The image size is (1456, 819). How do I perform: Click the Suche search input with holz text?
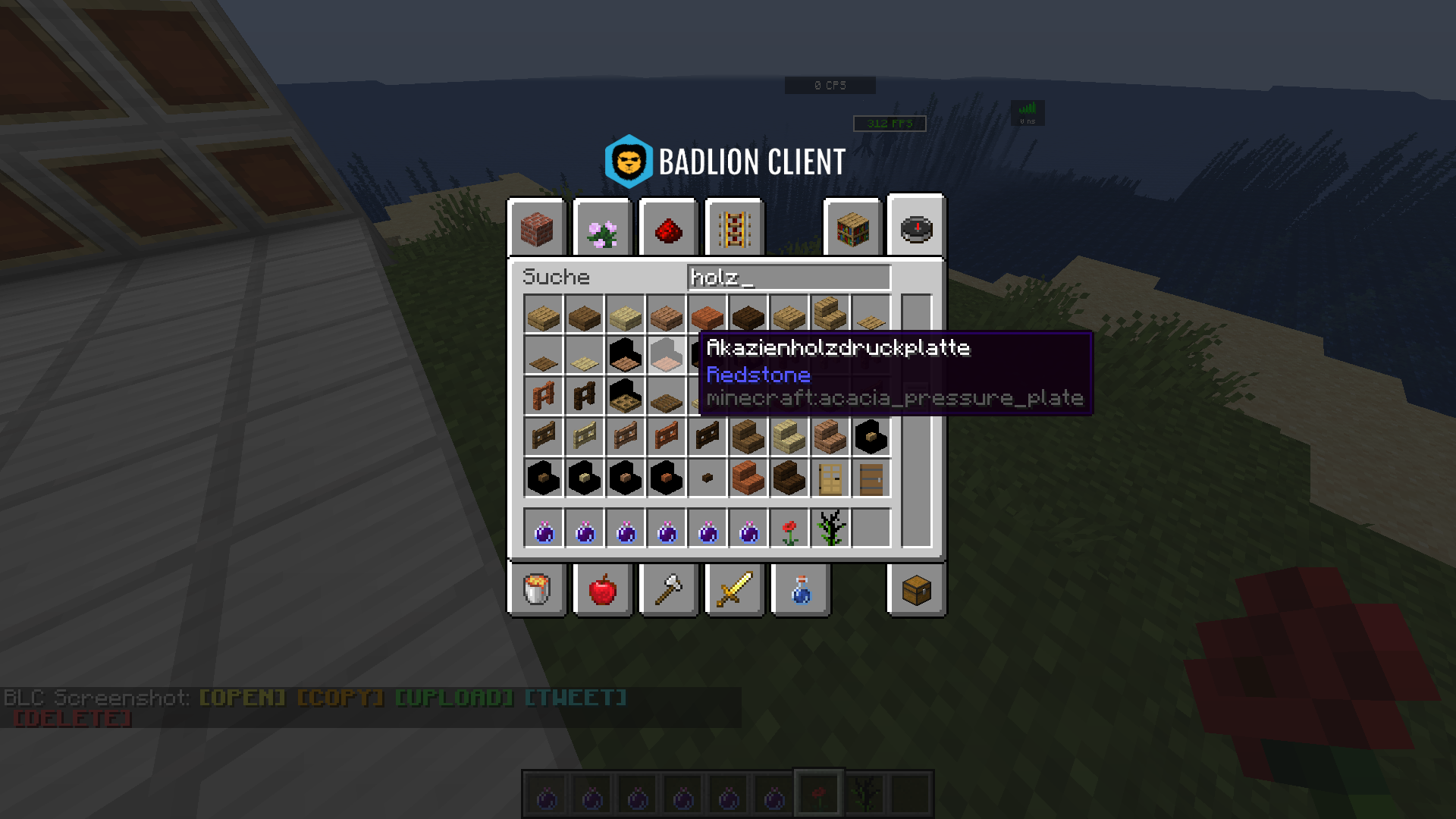pos(789,278)
